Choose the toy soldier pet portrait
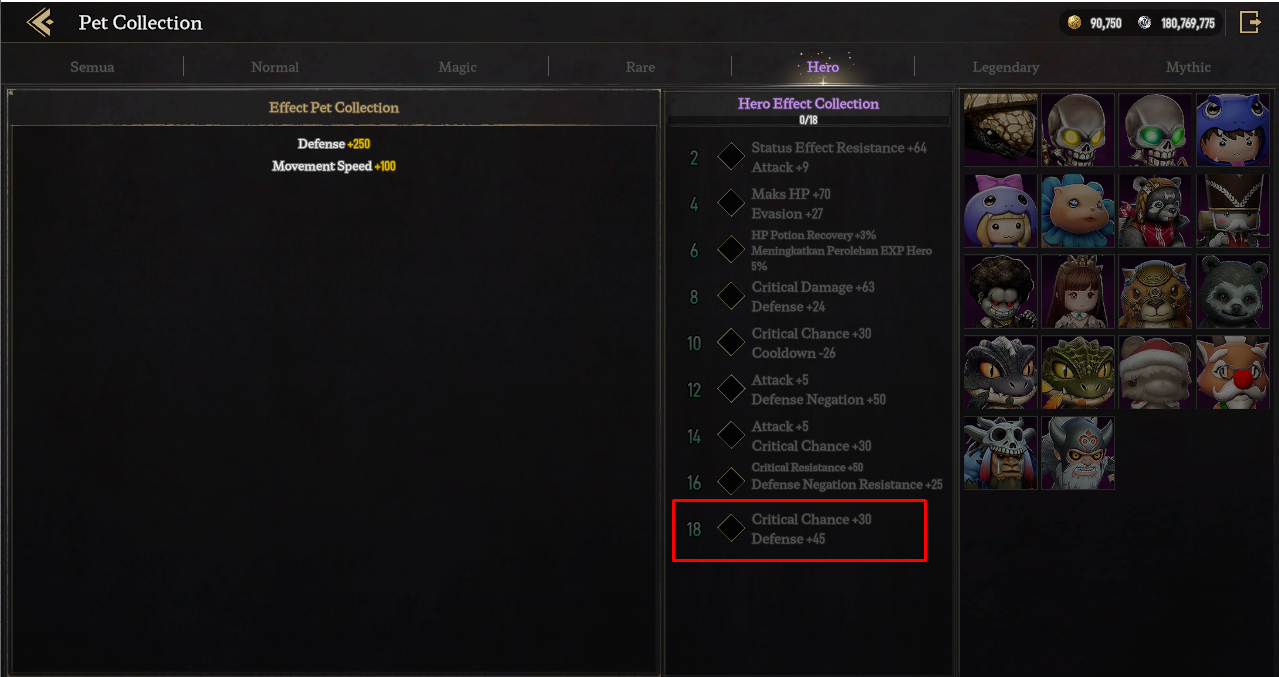Viewport: 1279px width, 677px height. 1233,210
